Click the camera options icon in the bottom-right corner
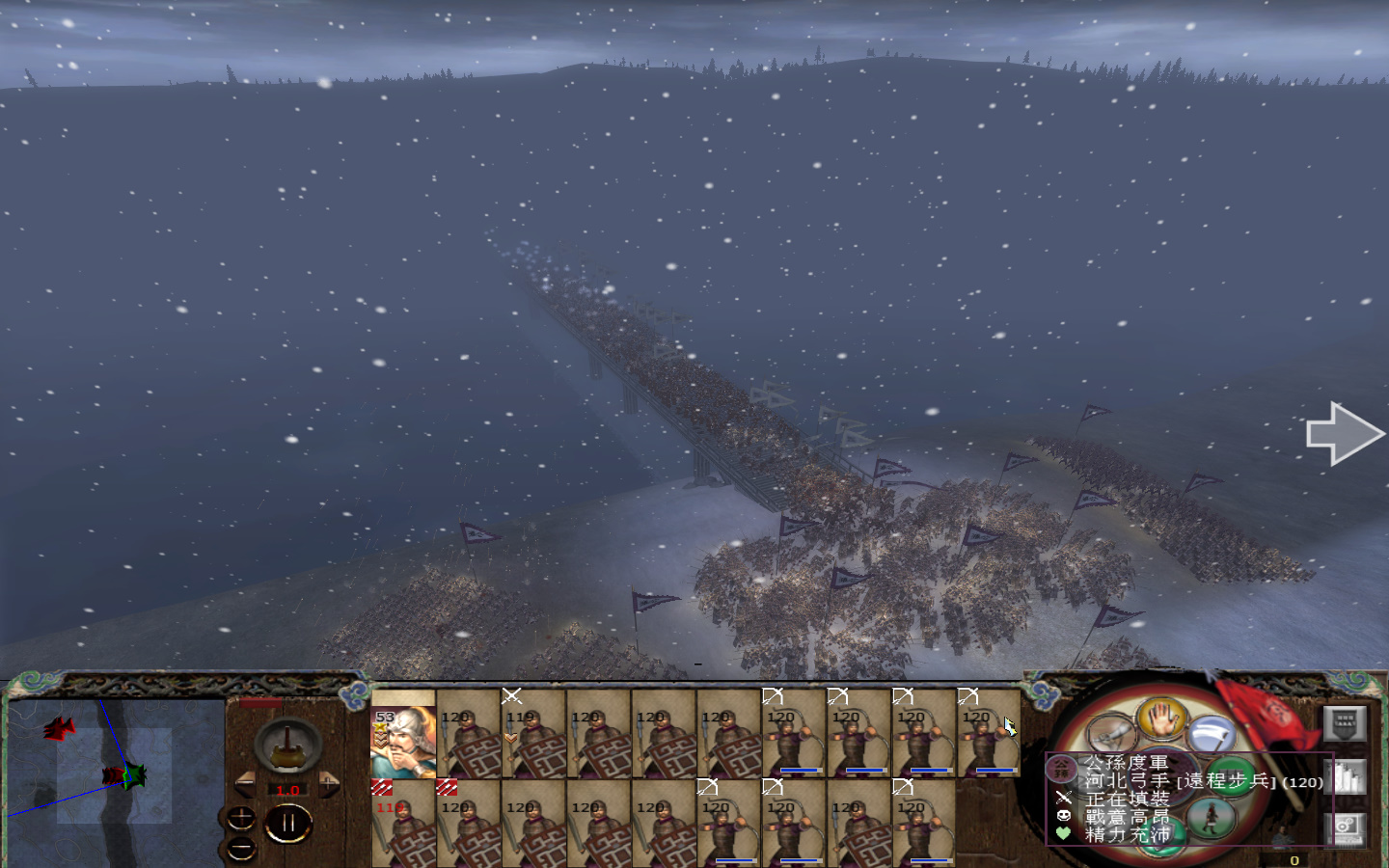The image size is (1389, 868). (1346, 828)
